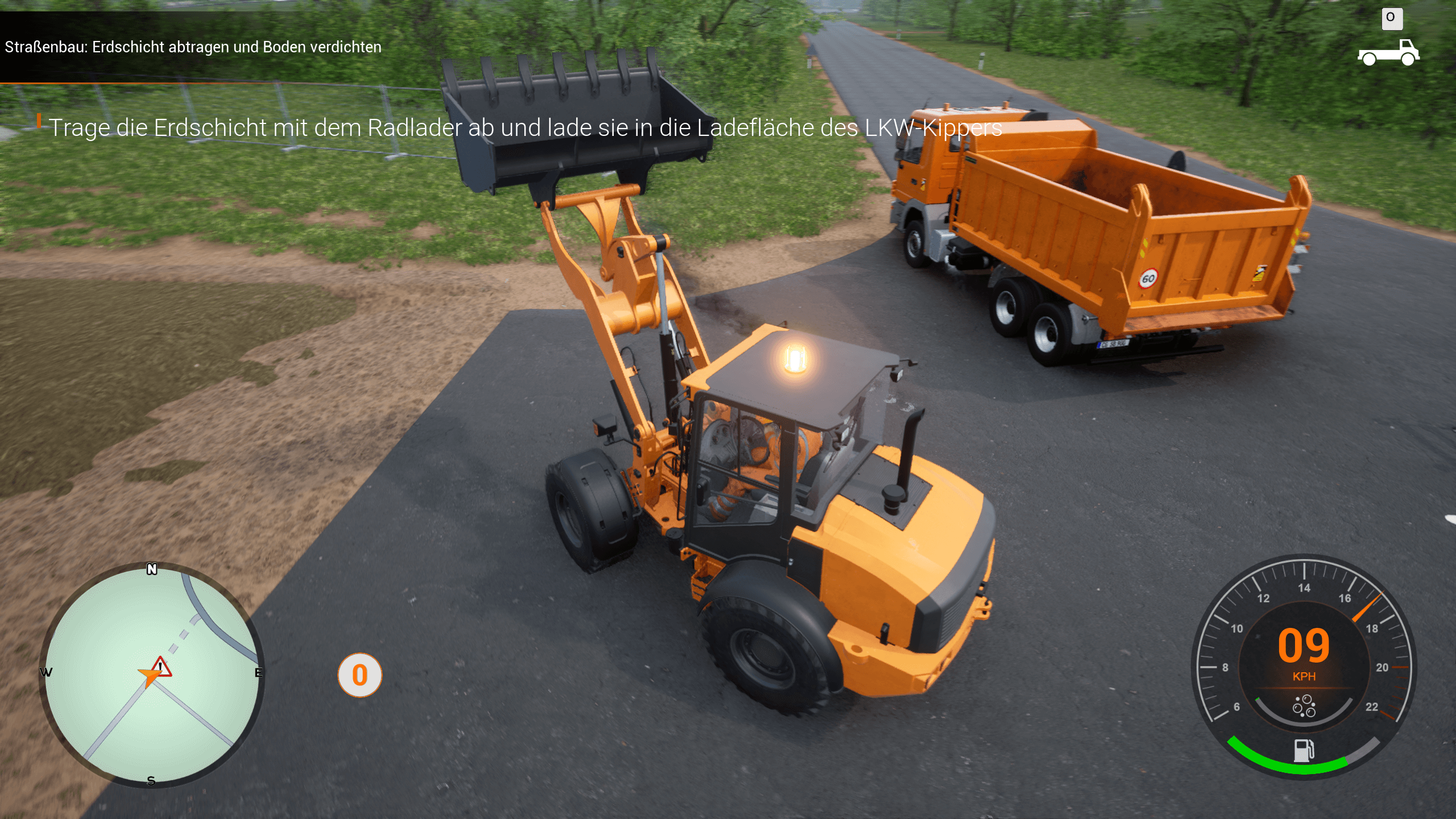
Task: Click the white truck vehicle icon
Action: point(1388,53)
